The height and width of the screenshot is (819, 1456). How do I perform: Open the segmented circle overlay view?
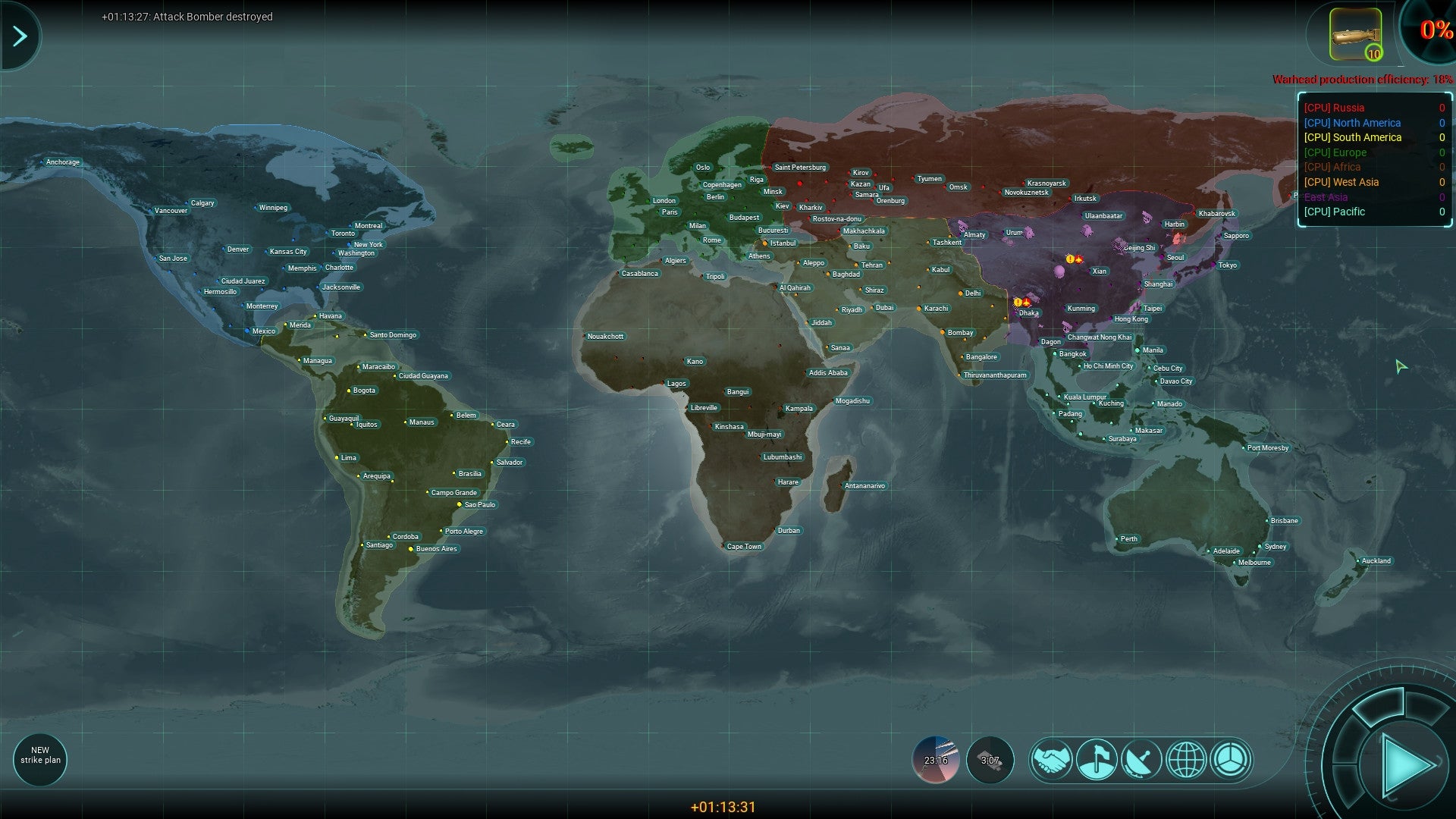(1230, 759)
